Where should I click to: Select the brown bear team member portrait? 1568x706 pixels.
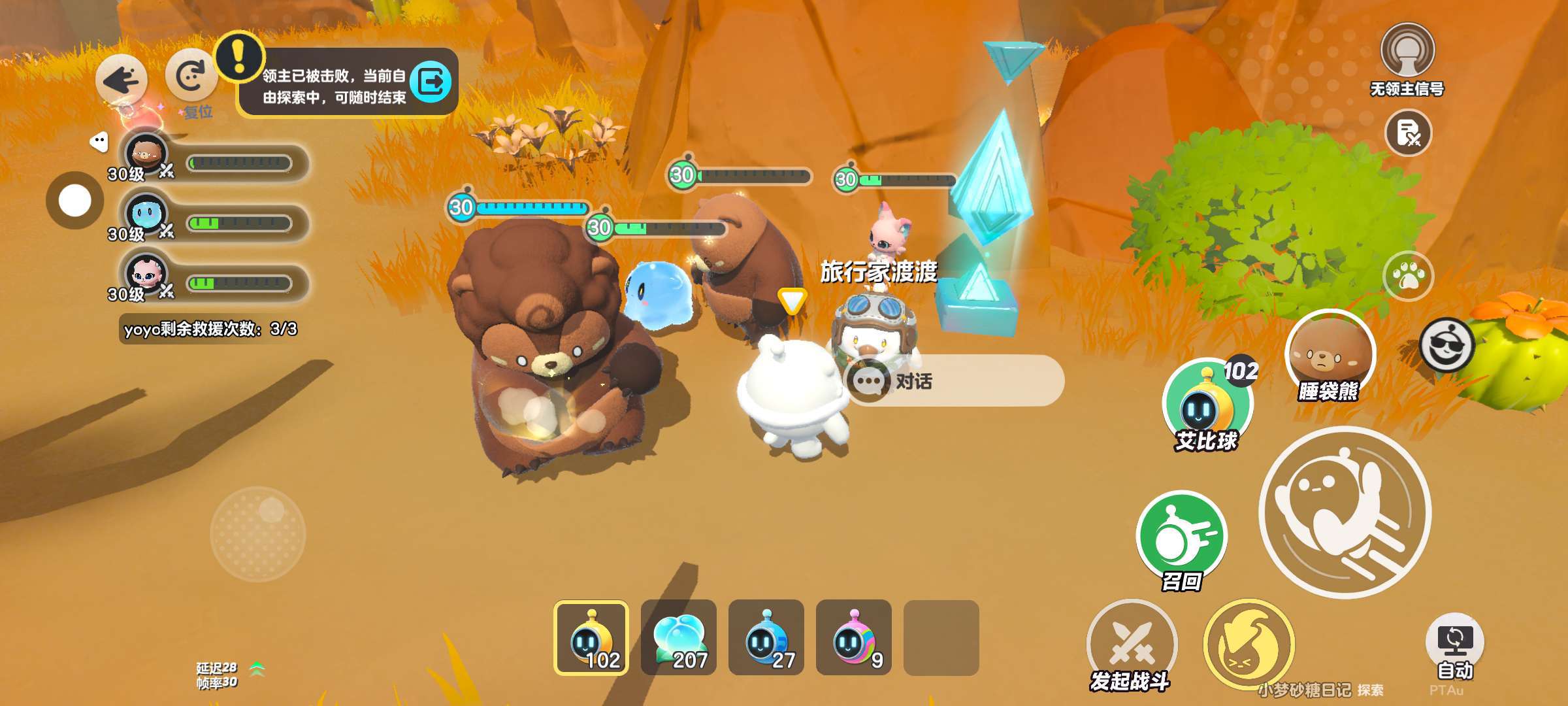pos(146,154)
